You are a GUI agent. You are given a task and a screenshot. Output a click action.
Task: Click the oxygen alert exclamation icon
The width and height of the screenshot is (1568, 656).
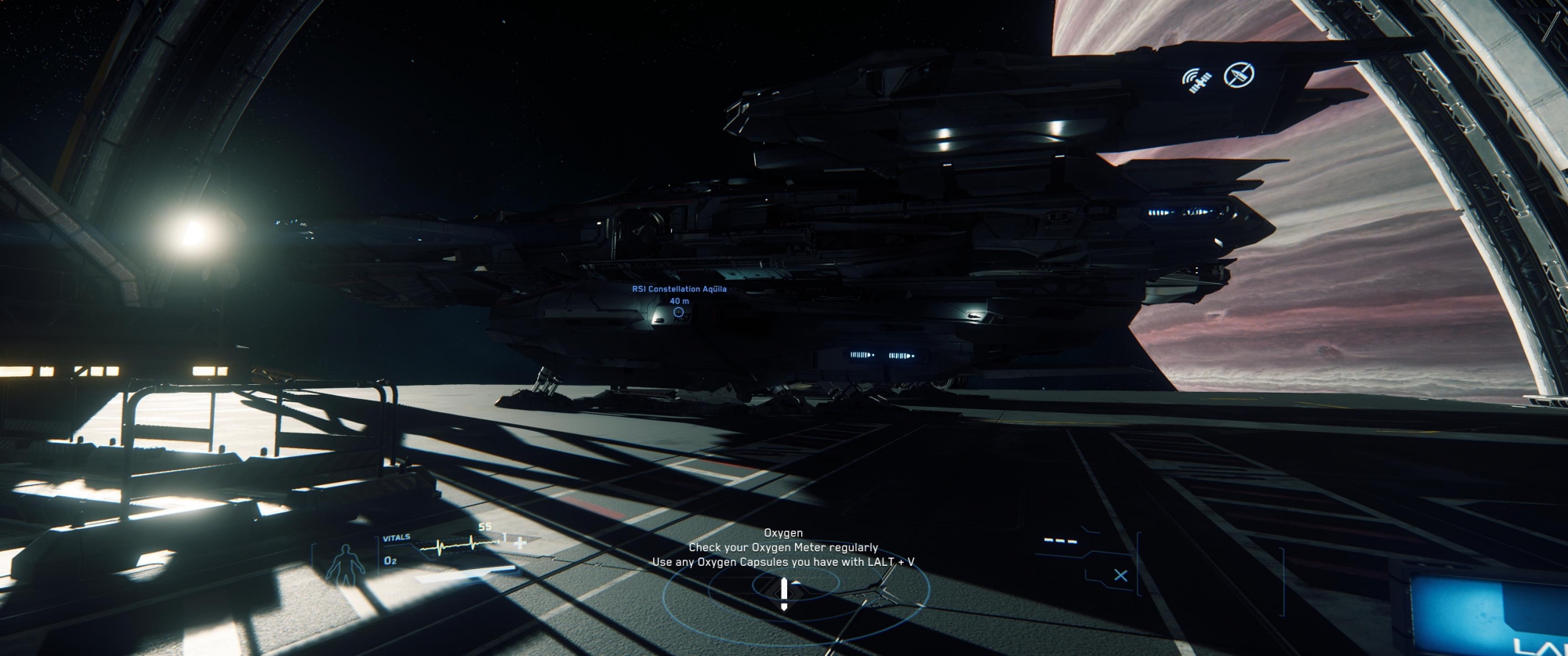click(784, 593)
